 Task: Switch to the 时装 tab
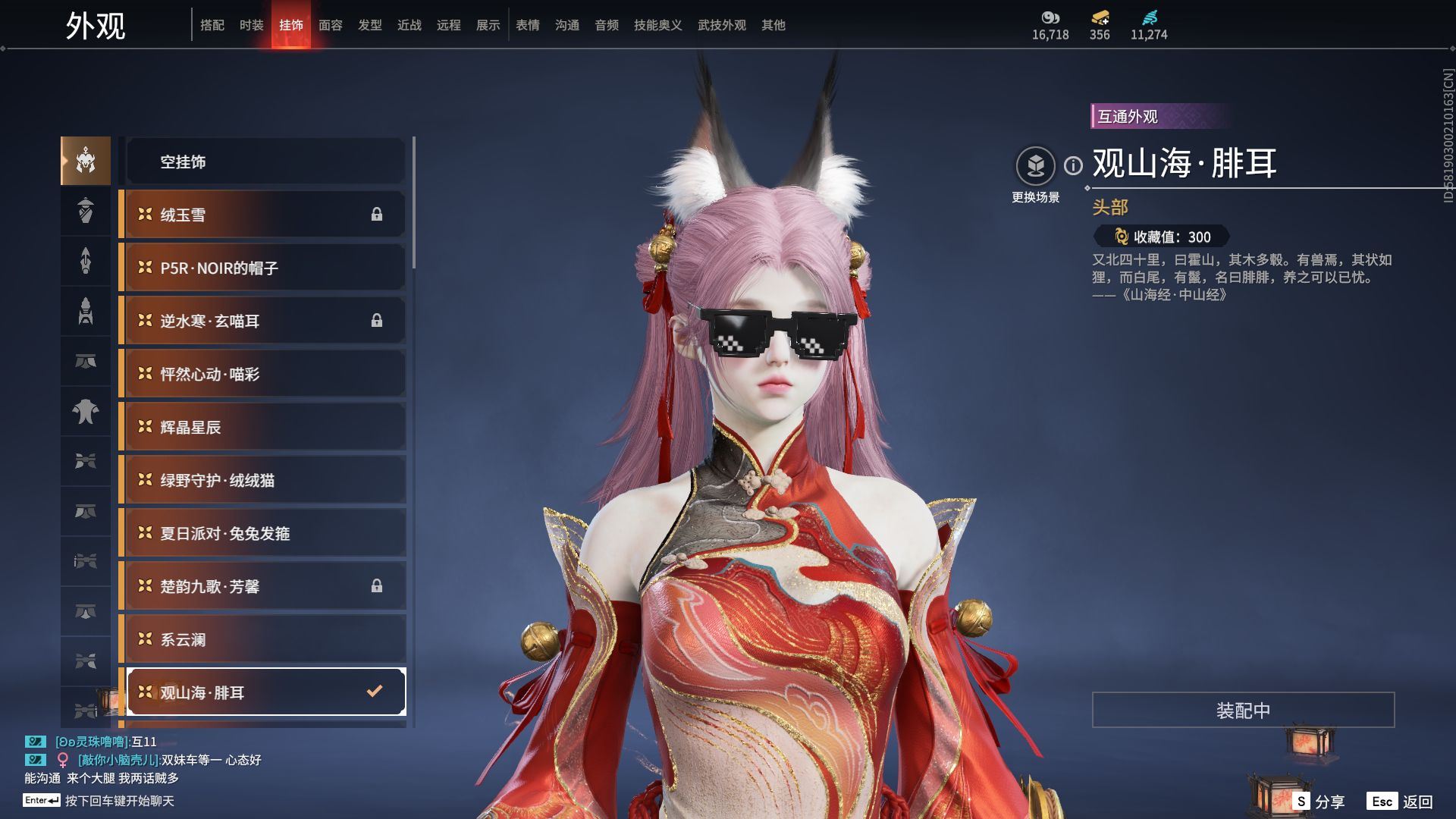coord(251,25)
